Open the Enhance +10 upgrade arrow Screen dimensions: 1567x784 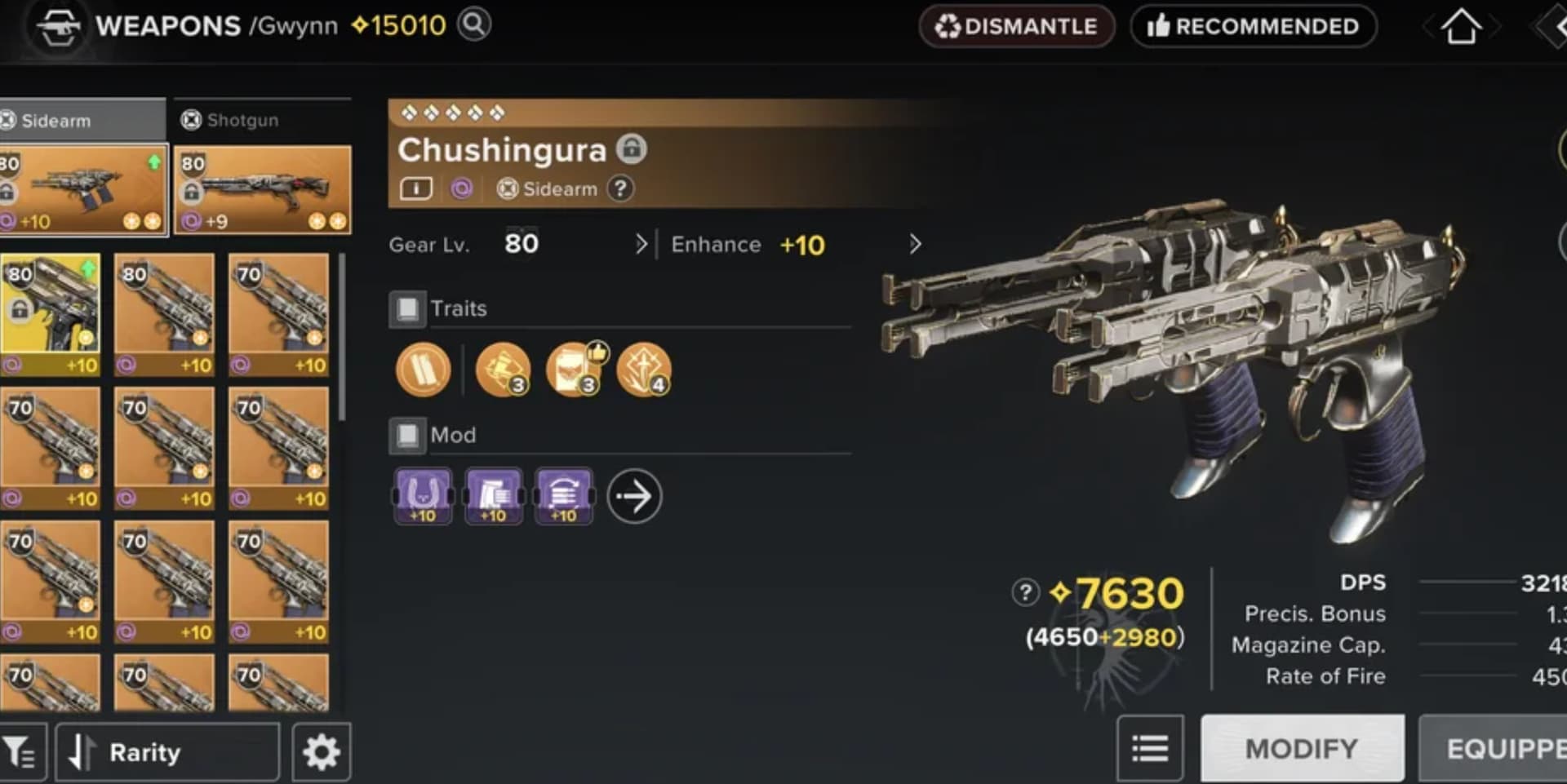(915, 244)
